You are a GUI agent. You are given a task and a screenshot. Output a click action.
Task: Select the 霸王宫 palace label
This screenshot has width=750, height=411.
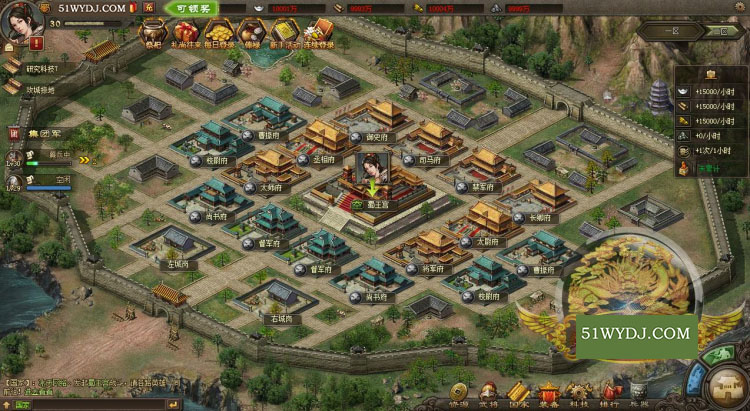click(x=375, y=203)
